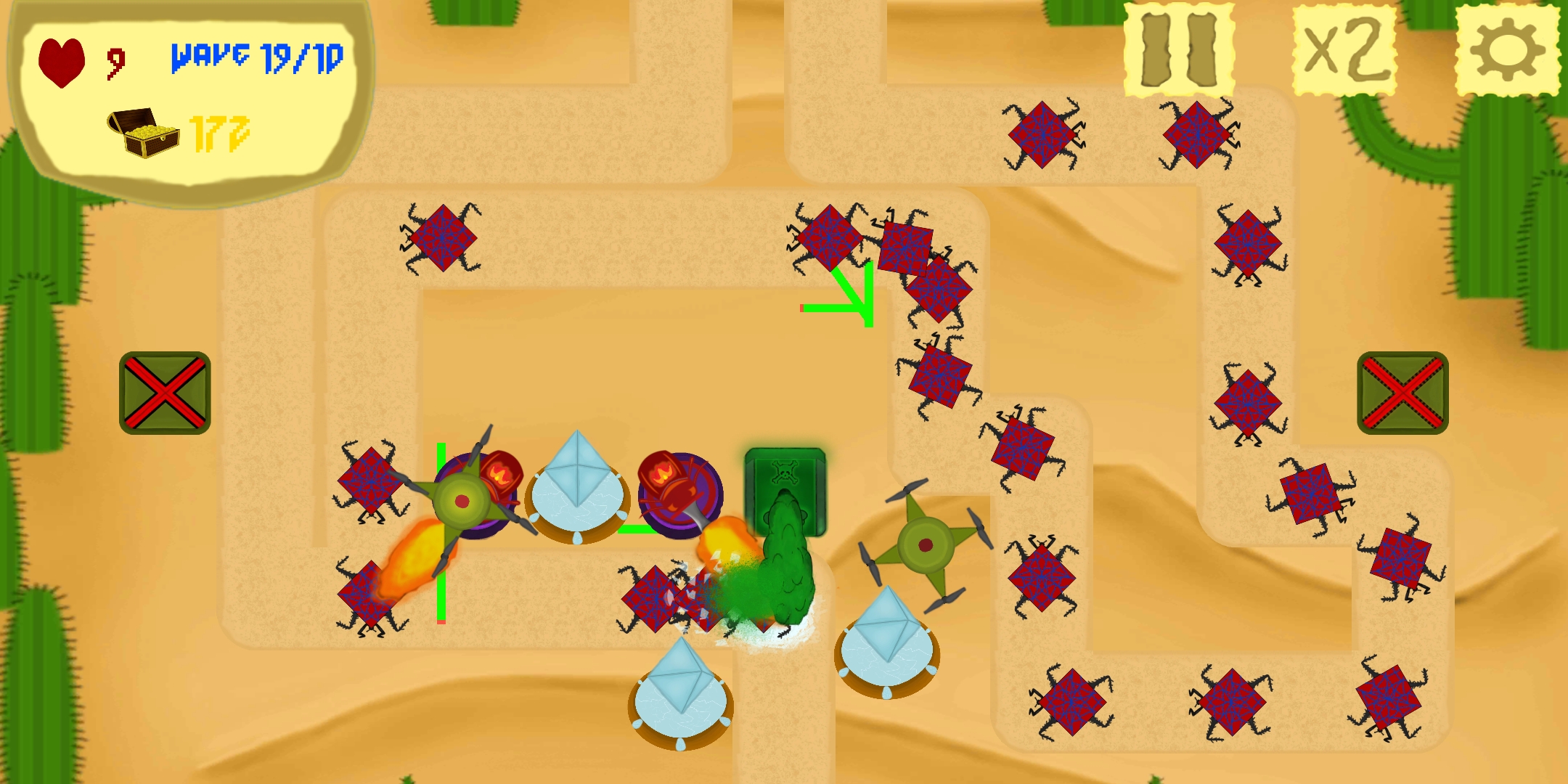Open the settings gear menu
Image resolution: width=1568 pixels, height=784 pixels.
1506,49
